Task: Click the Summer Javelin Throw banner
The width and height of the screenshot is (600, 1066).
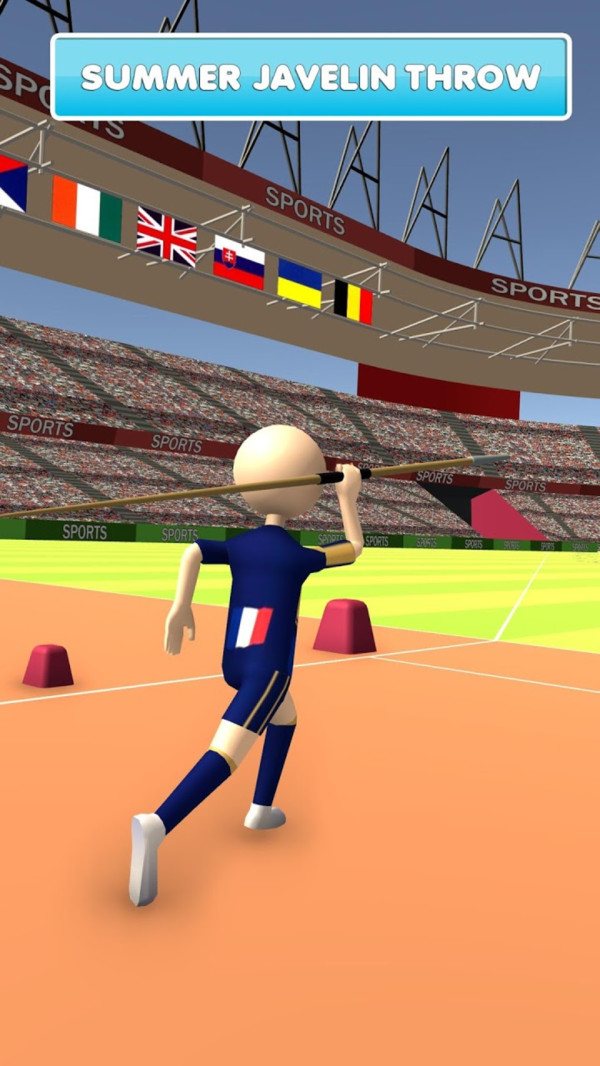Action: pos(310,77)
